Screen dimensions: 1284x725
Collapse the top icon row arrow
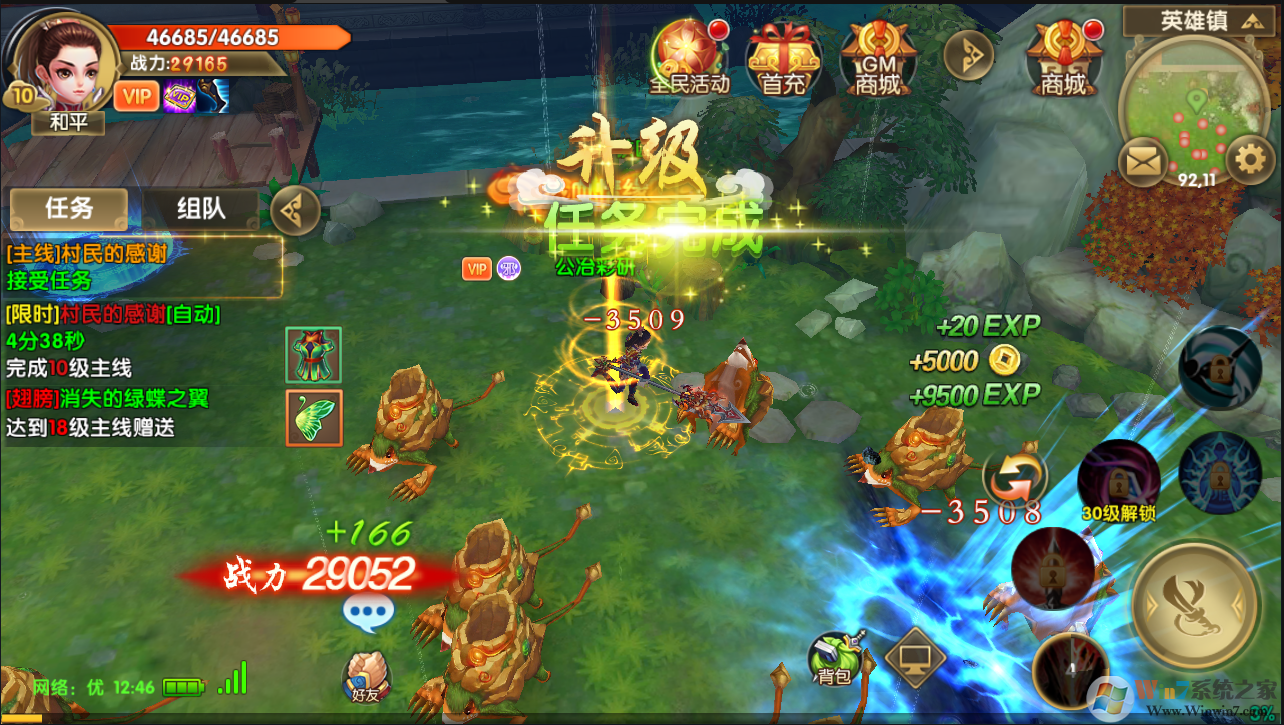(x=968, y=56)
